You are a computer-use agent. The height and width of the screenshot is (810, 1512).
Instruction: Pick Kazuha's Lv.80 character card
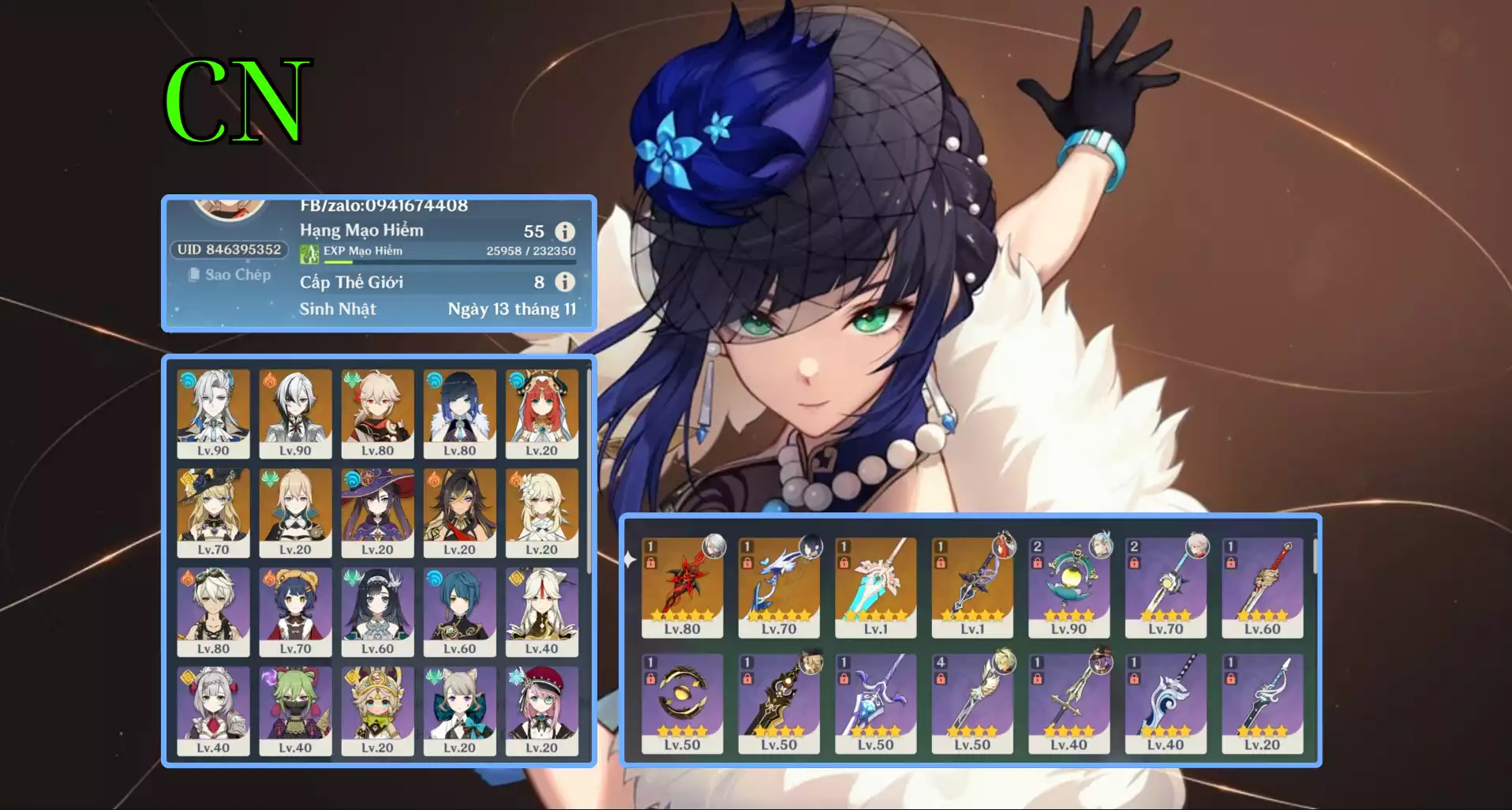click(377, 414)
